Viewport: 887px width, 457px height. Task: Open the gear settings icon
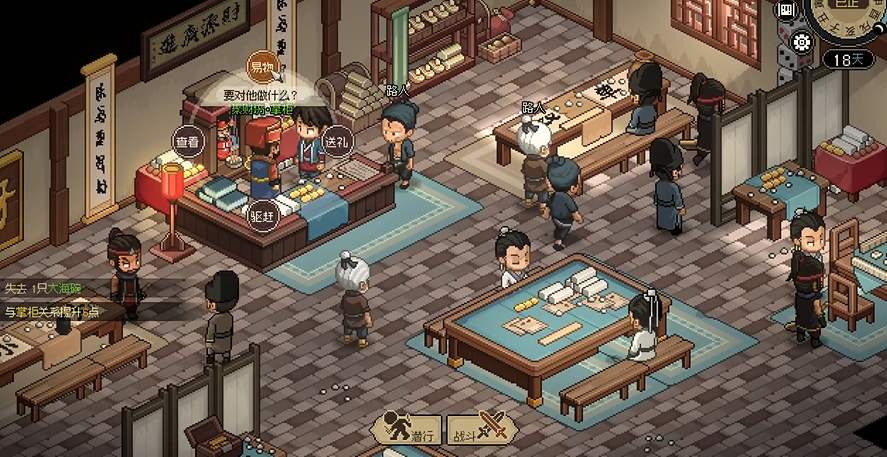(x=800, y=42)
